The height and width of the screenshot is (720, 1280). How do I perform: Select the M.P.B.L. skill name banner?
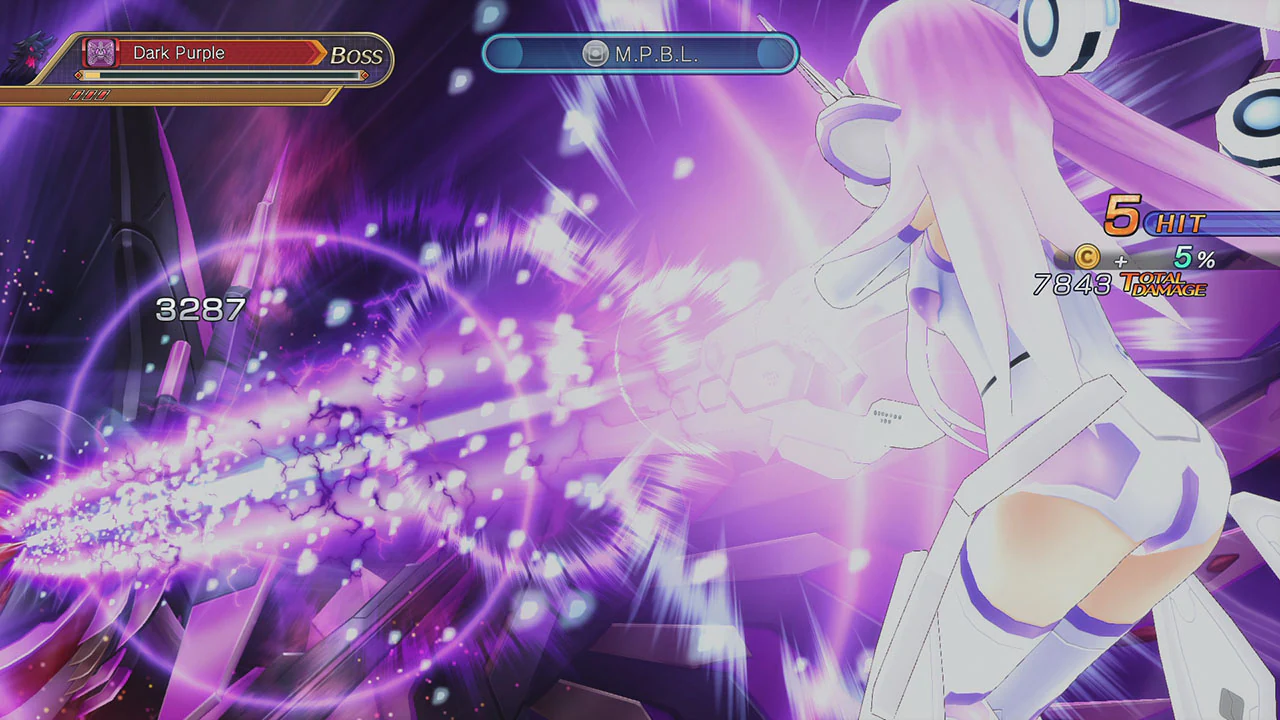640,54
